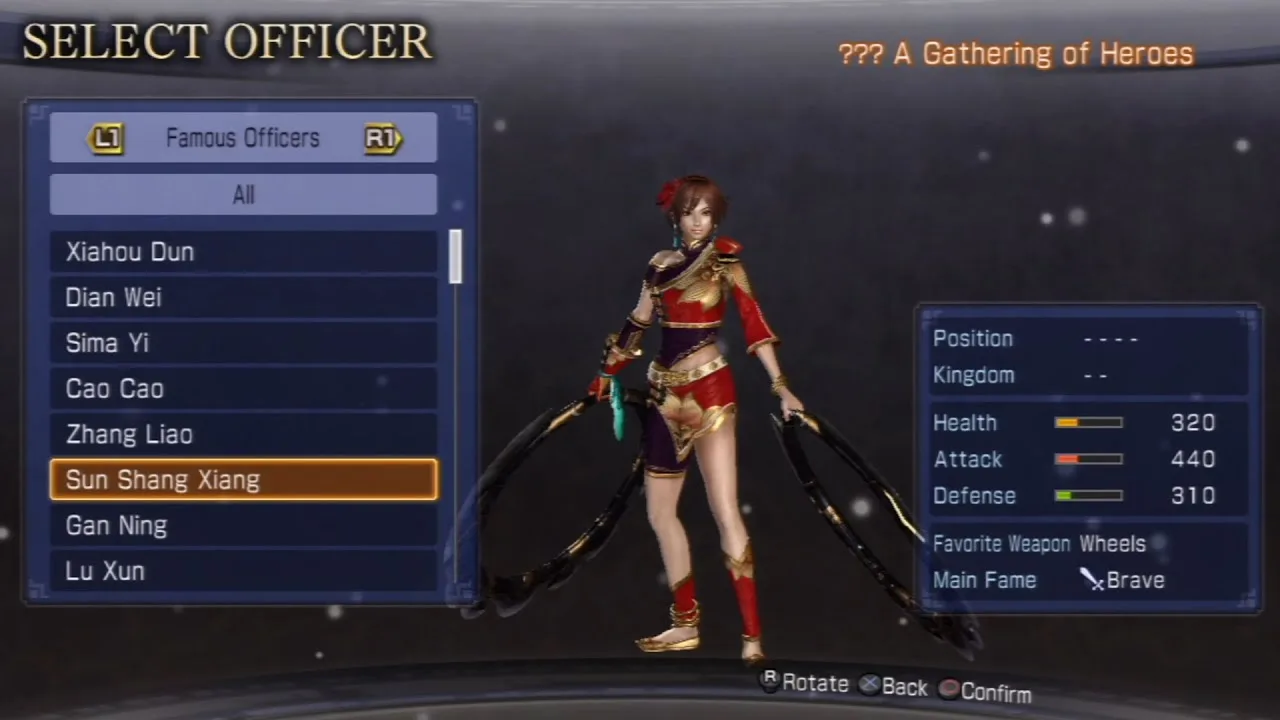Choose Dian Wei in the officer list

point(243,298)
